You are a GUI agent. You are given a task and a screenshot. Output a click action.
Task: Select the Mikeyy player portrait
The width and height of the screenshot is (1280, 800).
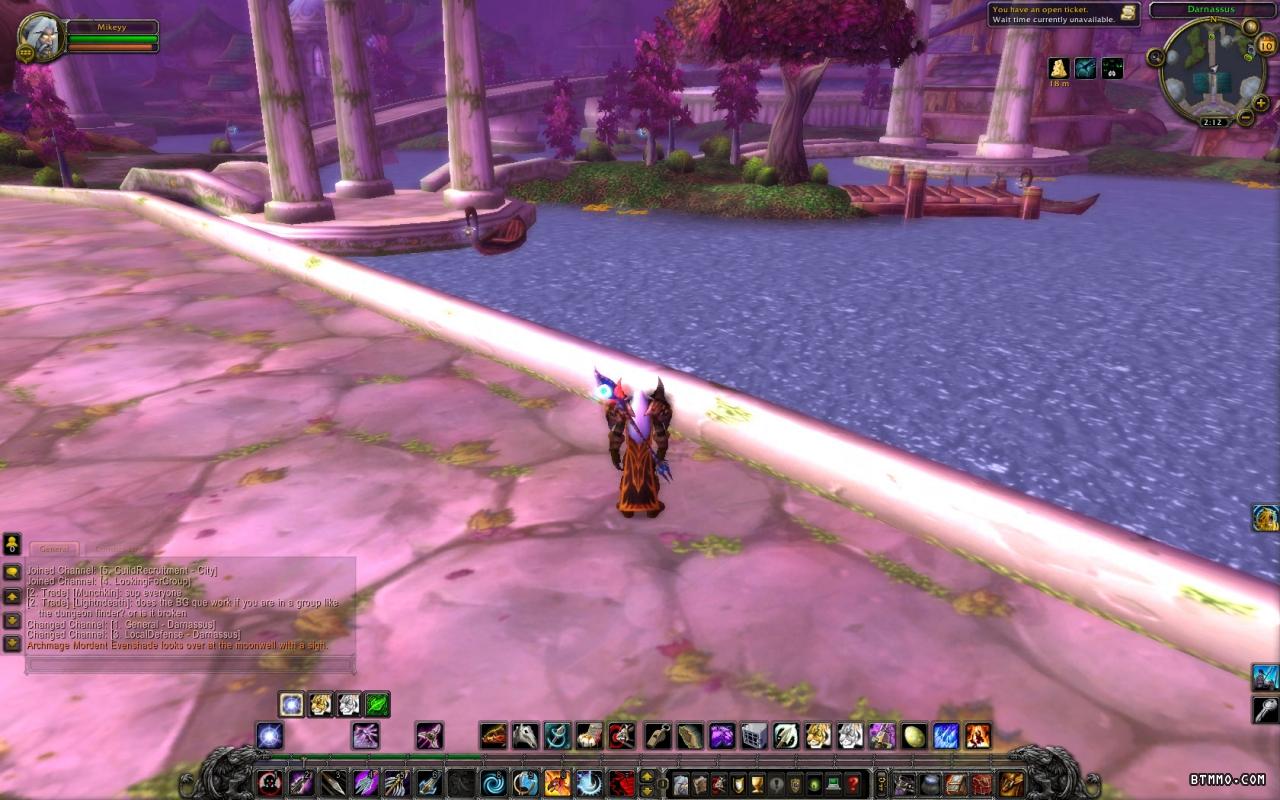[x=39, y=36]
